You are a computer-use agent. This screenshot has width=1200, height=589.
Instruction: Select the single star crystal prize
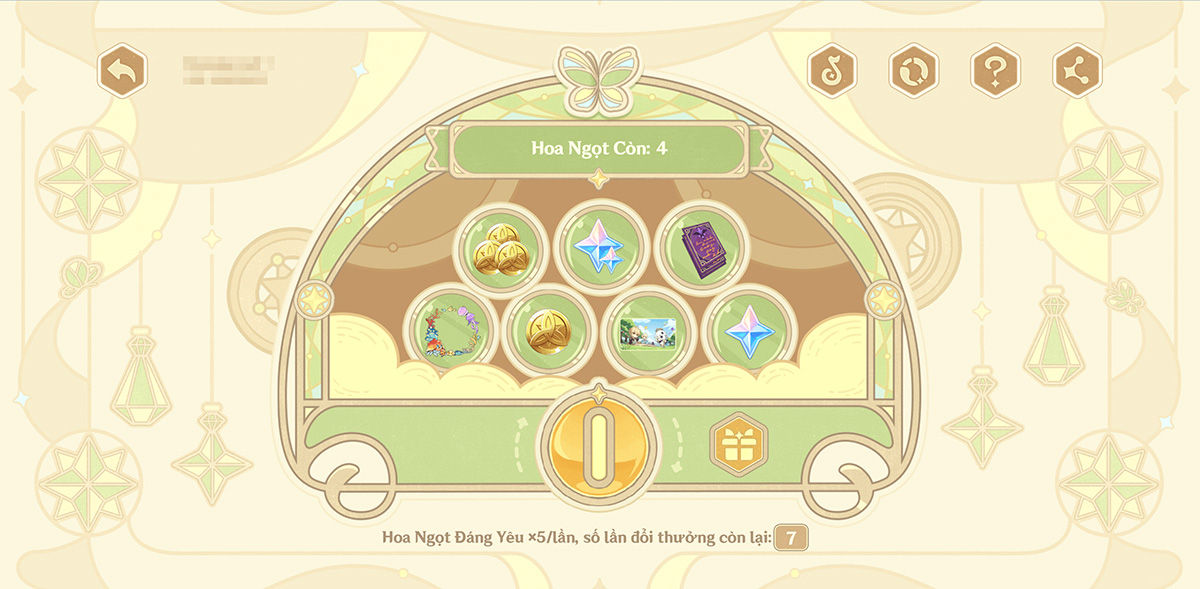[x=748, y=331]
